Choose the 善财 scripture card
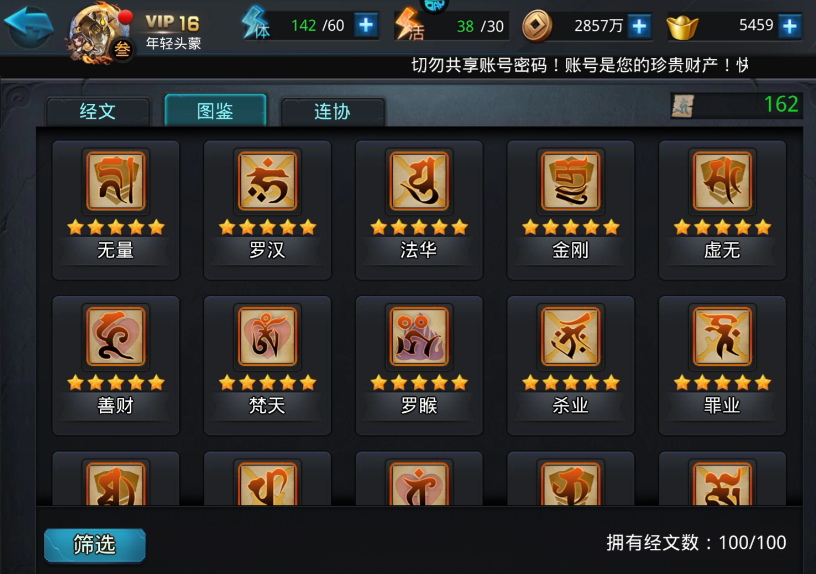Viewport: 816px width, 574px height. click(x=116, y=364)
